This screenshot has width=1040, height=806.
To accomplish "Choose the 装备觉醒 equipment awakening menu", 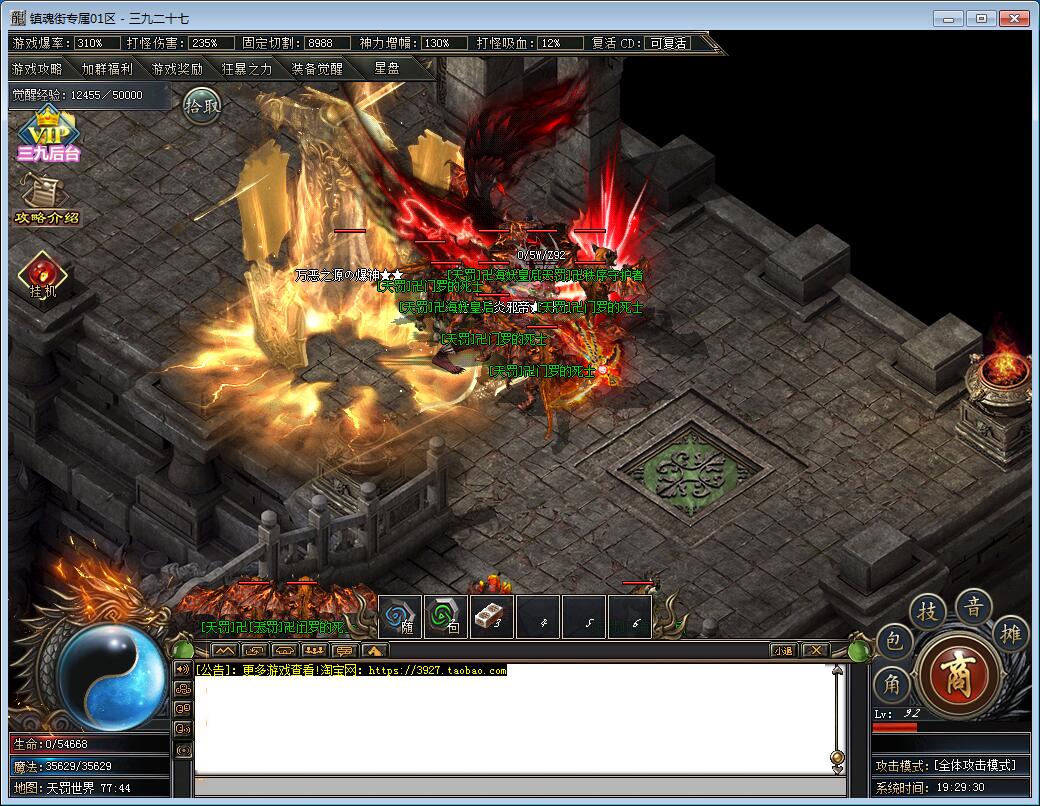I will (317, 69).
